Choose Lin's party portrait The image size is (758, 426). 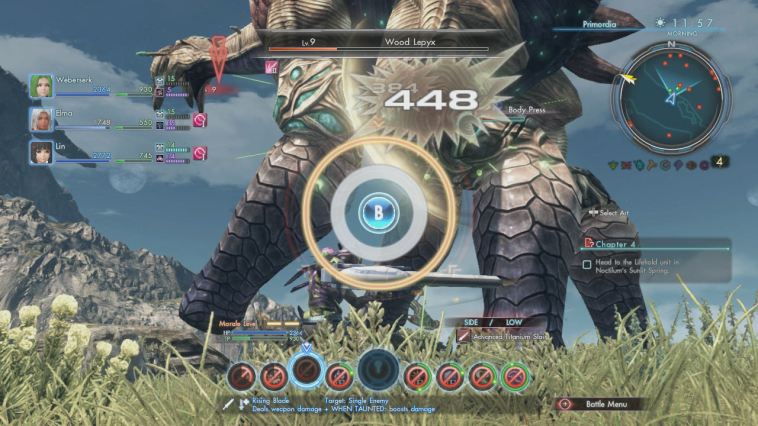click(x=41, y=152)
